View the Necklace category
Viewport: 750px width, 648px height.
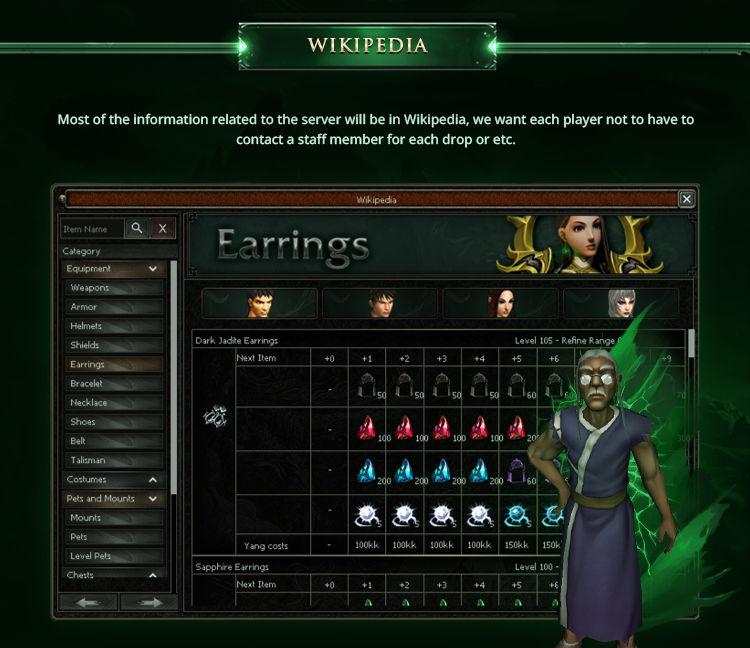pyautogui.click(x=112, y=403)
